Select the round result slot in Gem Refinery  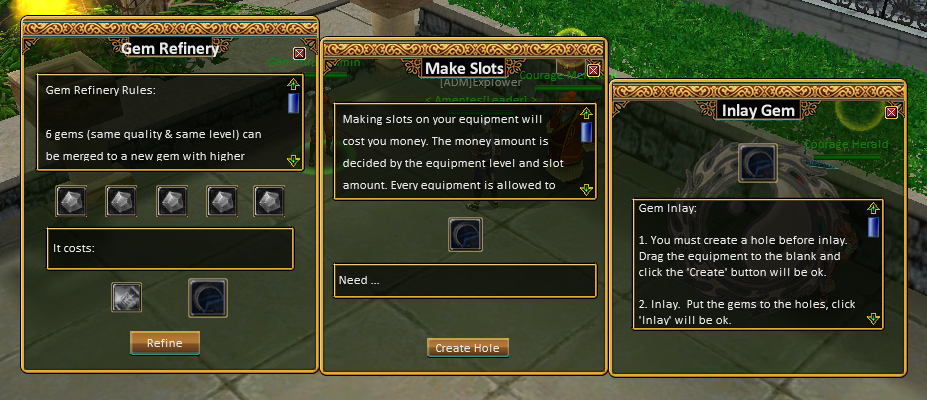(x=208, y=297)
